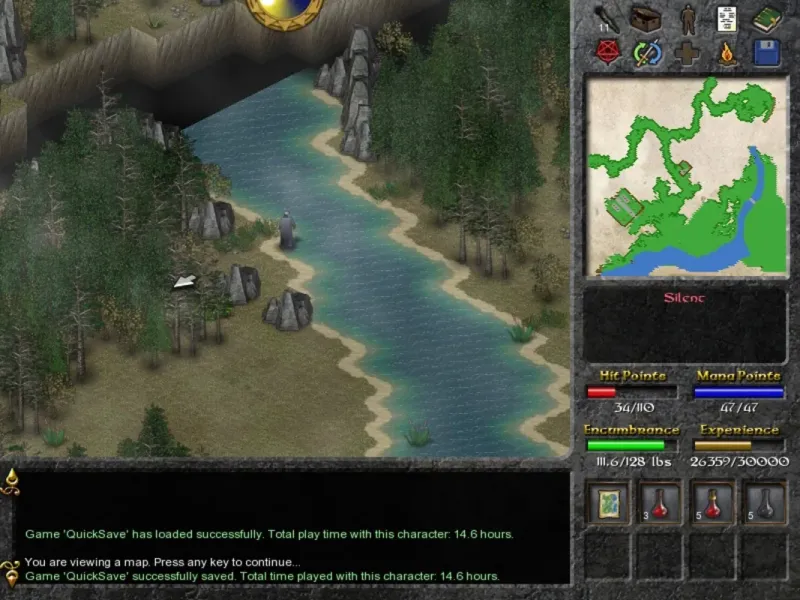
Task: Use the gold-capped red potion stack
Action: click(712, 503)
